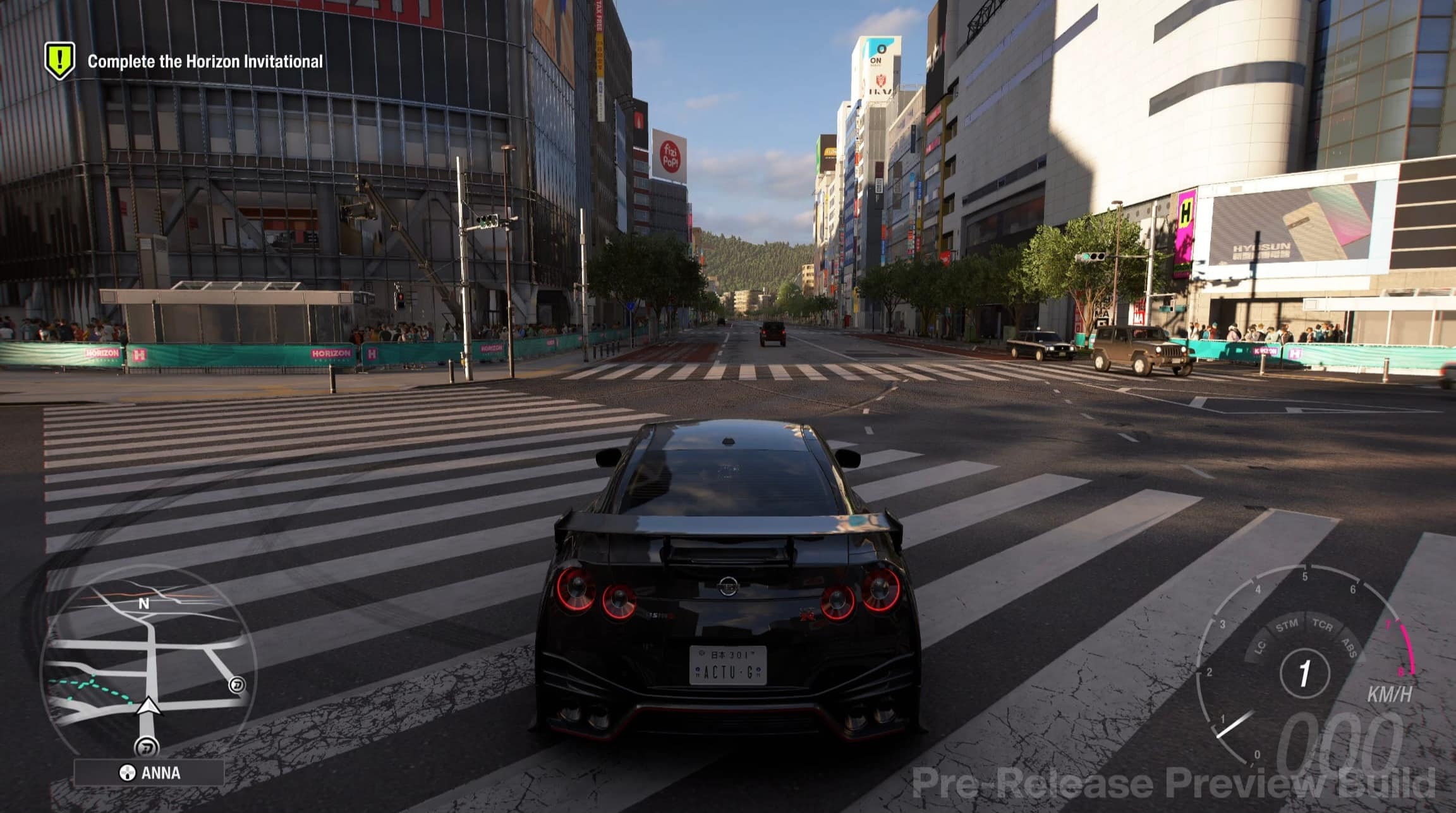
Task: Toggle the ABS assist indicator
Action: pos(1350,646)
